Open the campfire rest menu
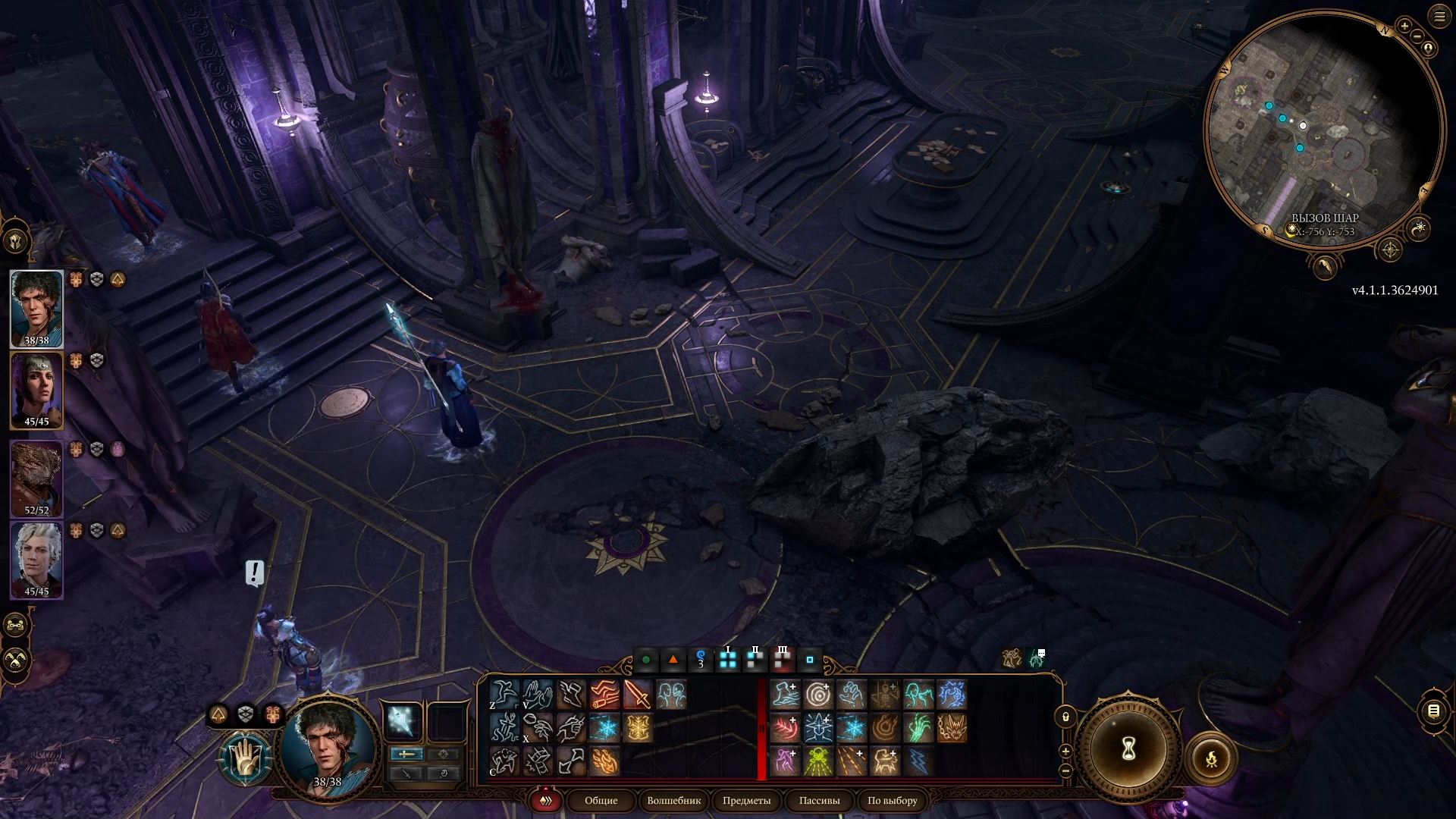The image size is (1456, 819). 1211,758
